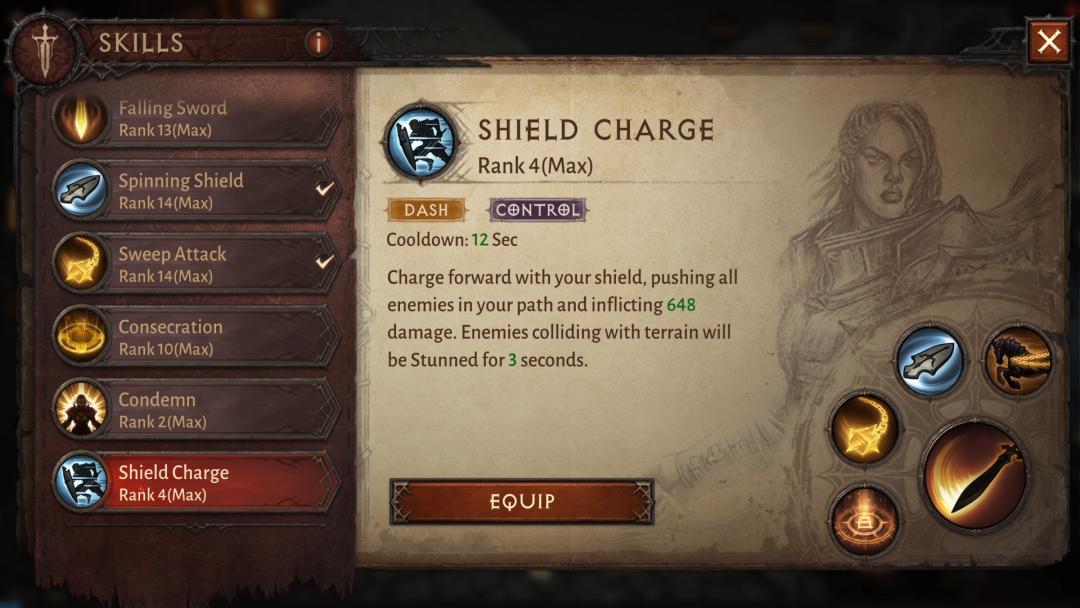
Task: Open the Consecration skill details
Action: click(196, 337)
